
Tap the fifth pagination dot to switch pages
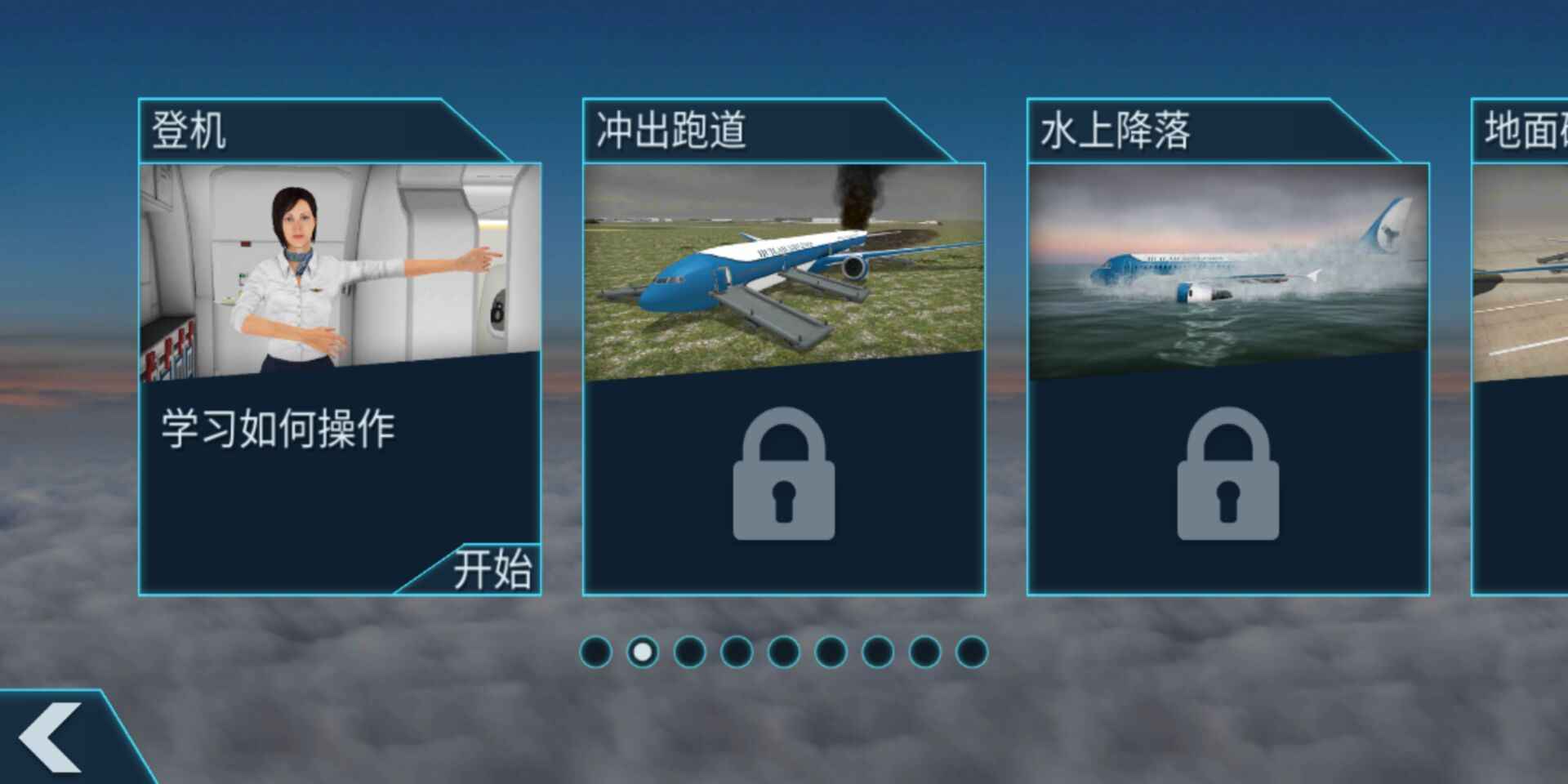point(782,651)
